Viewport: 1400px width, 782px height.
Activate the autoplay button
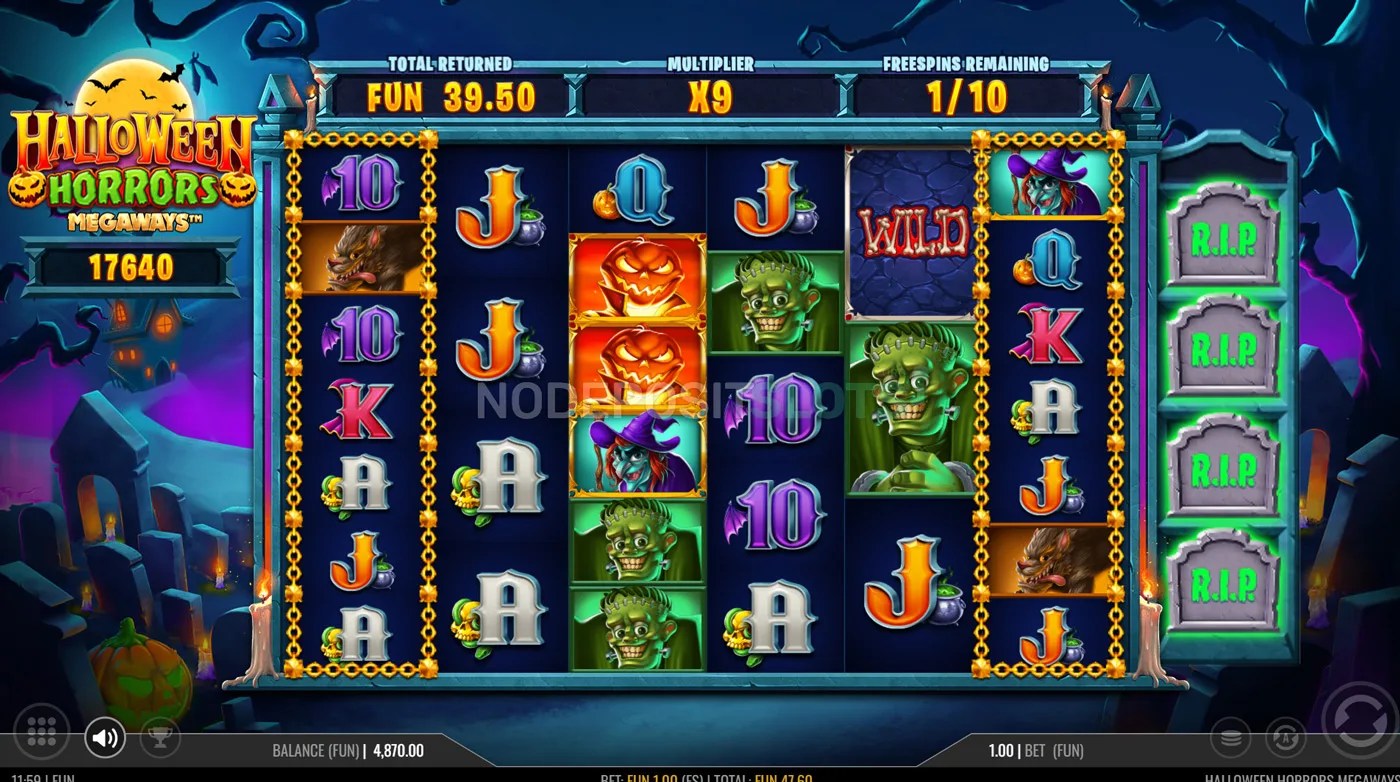coord(1285,738)
